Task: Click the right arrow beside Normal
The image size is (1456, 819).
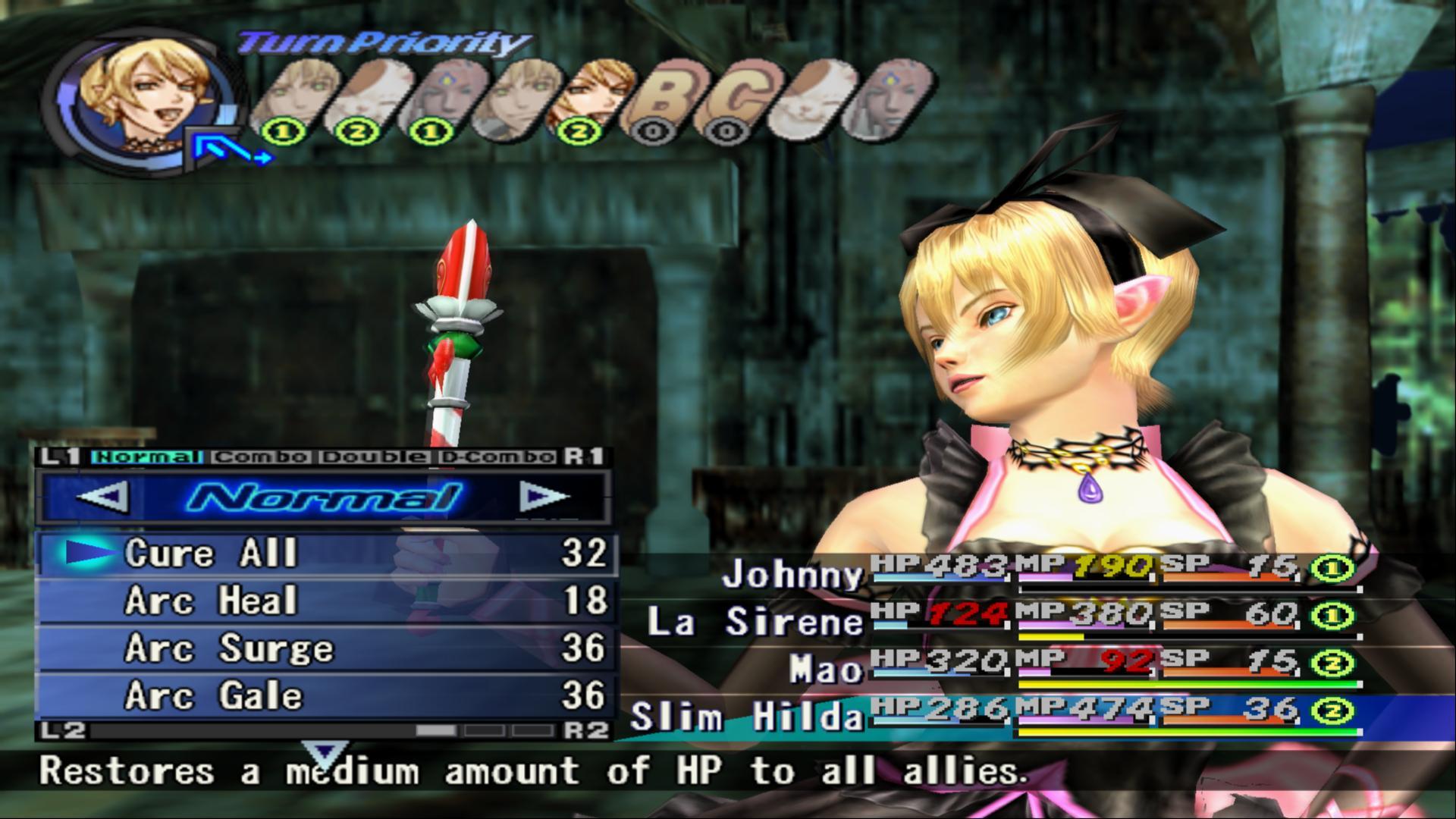Action: (544, 498)
